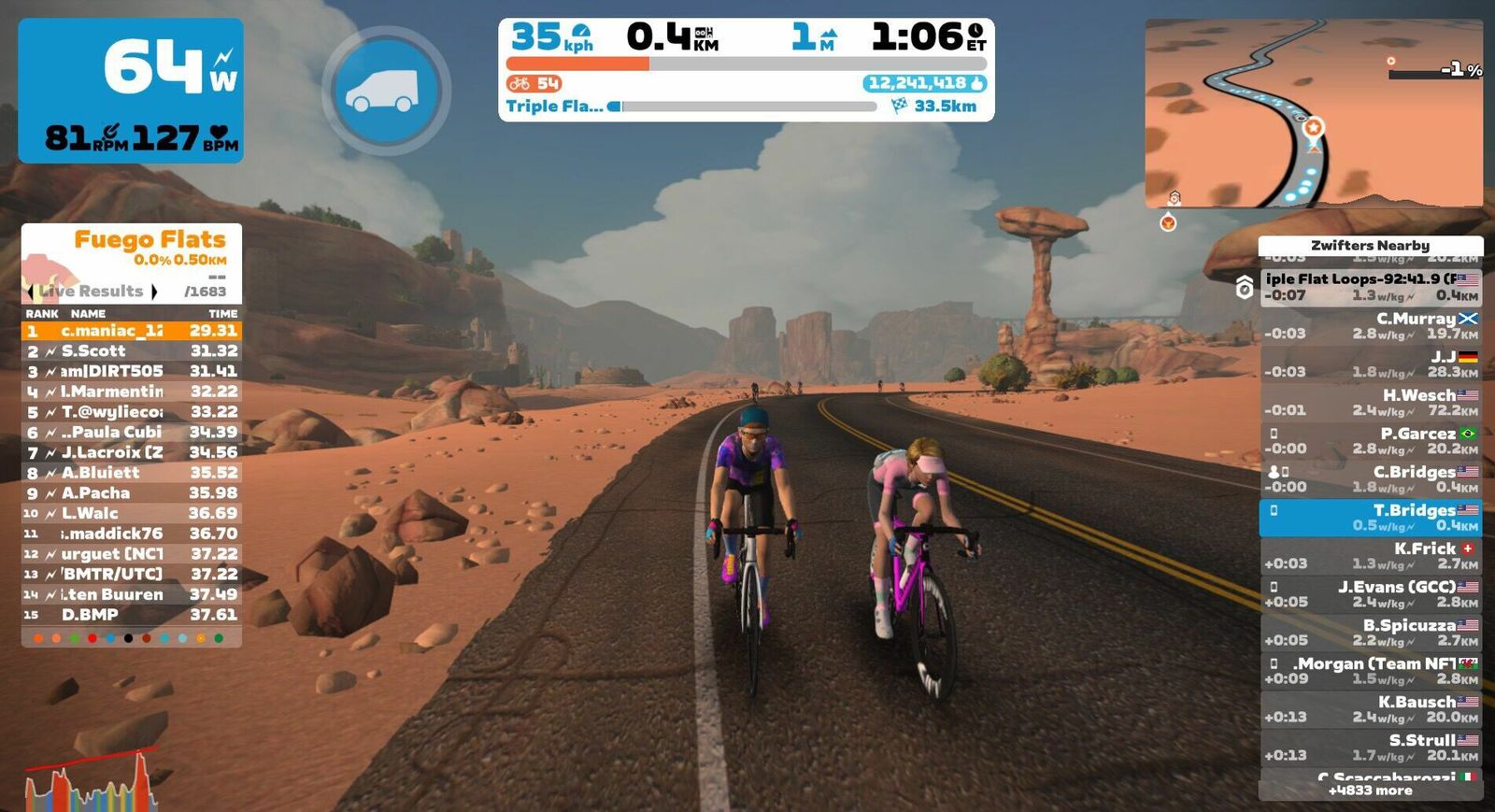Select the first-place c.maniac leaderboard row
The image size is (1495, 812).
pos(131,331)
